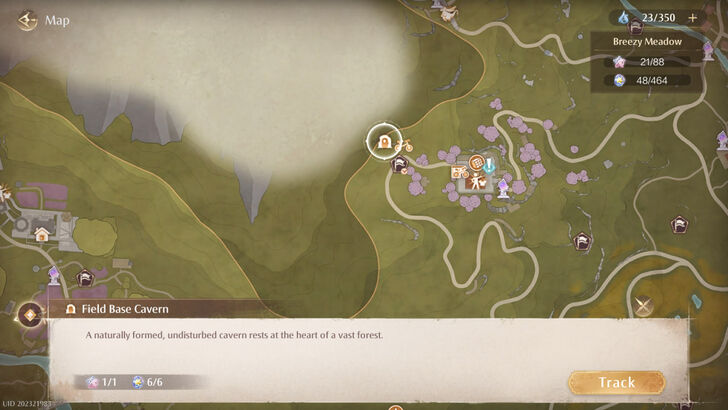Select the purple warp spire marker in village
Screen dimensions: 728x410
(503, 186)
